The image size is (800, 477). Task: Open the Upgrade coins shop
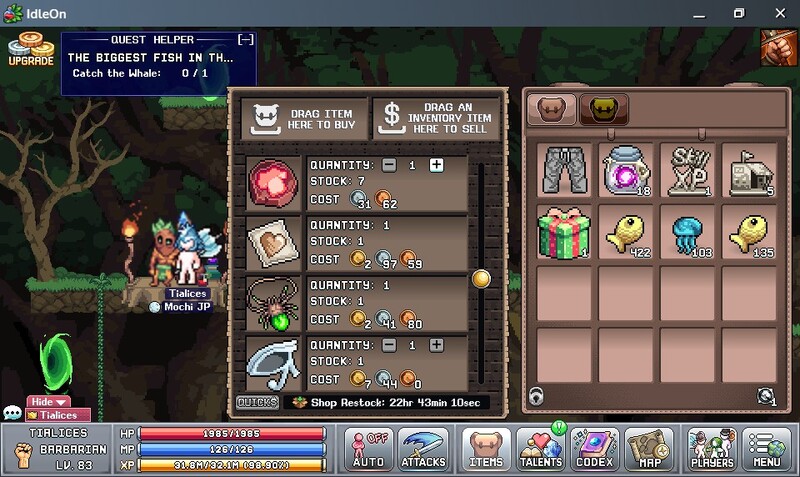(30, 48)
